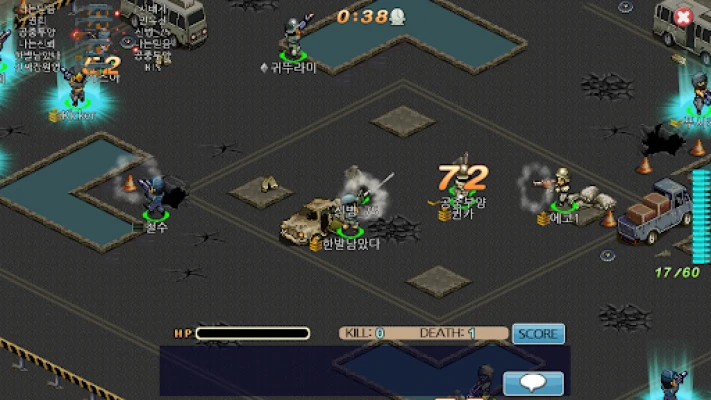Image resolution: width=711 pixels, height=400 pixels.
Task: Close the game with the red X
Action: tap(683, 17)
